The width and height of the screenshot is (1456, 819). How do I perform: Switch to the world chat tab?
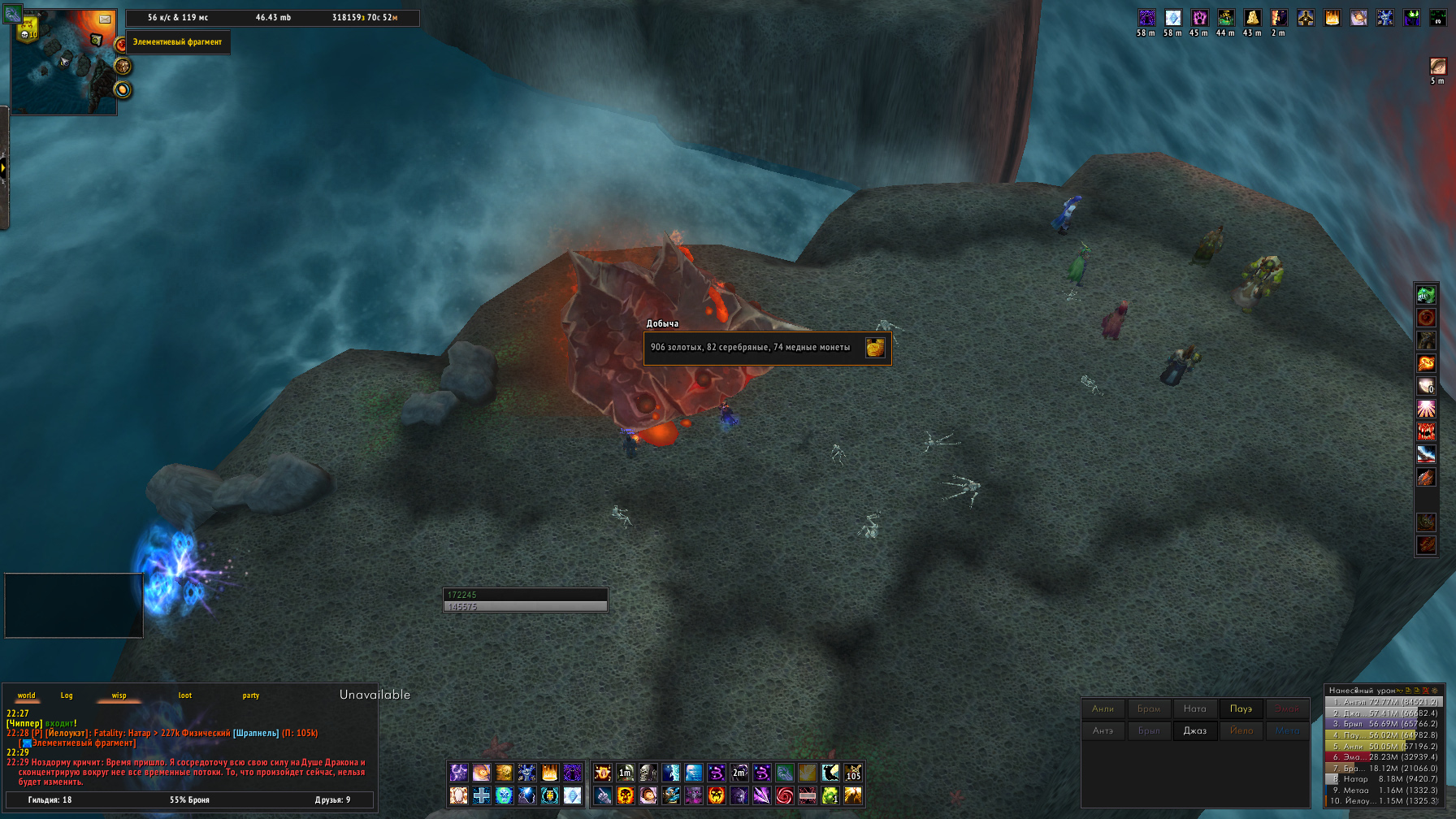27,695
